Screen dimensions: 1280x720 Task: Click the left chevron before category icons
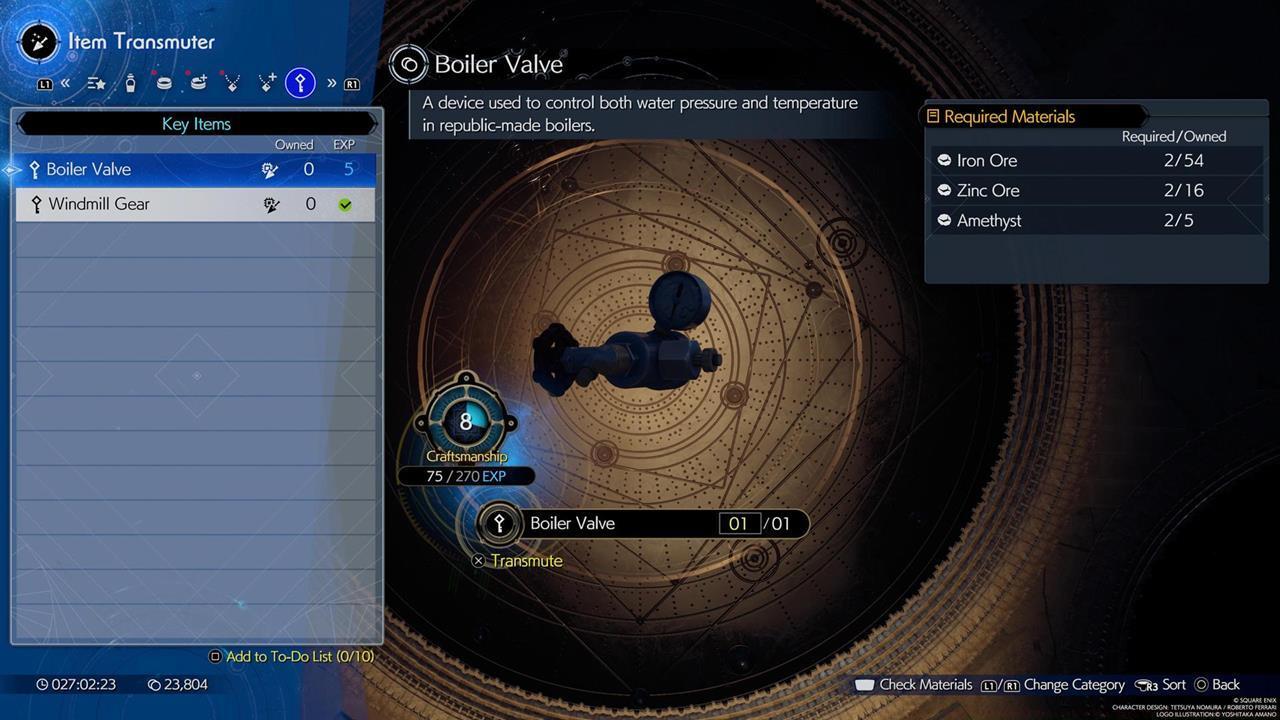pyautogui.click(x=66, y=83)
